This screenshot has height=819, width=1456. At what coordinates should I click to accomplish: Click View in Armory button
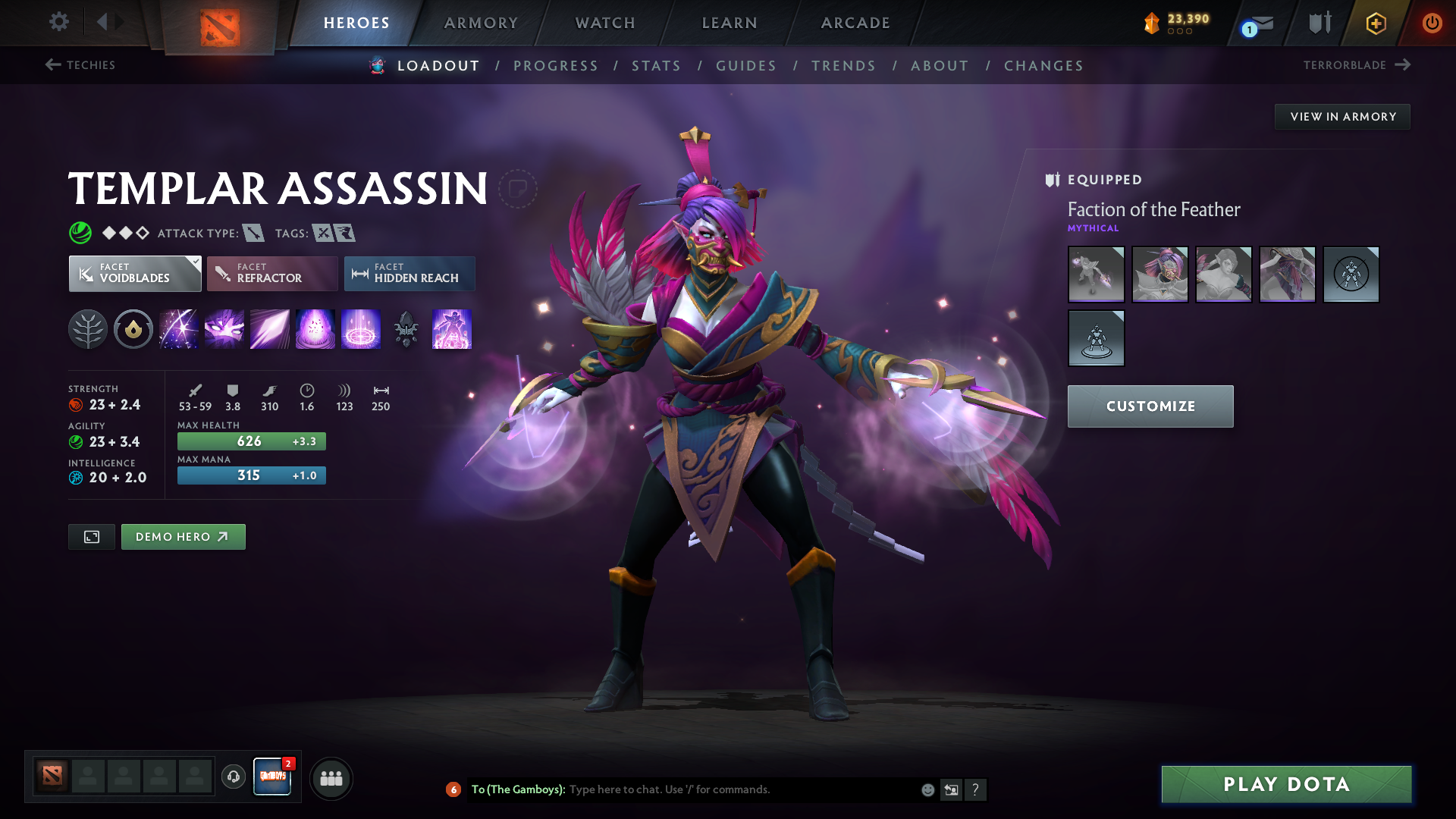point(1342,117)
